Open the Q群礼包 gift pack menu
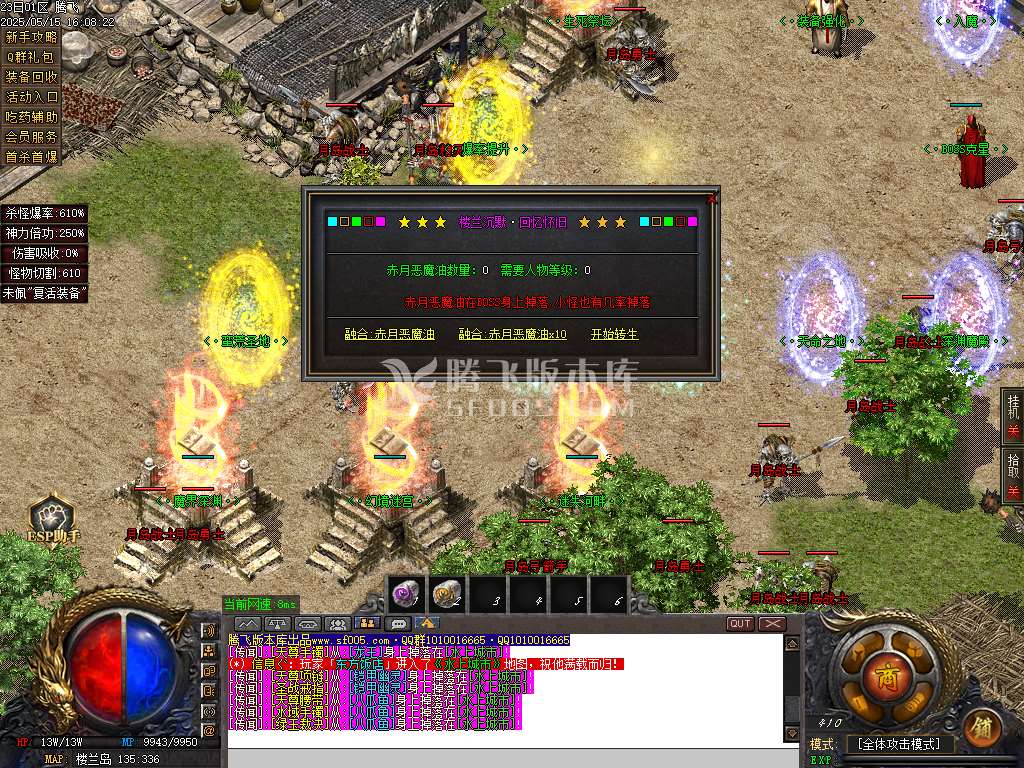1024x768 pixels. pyautogui.click(x=31, y=57)
